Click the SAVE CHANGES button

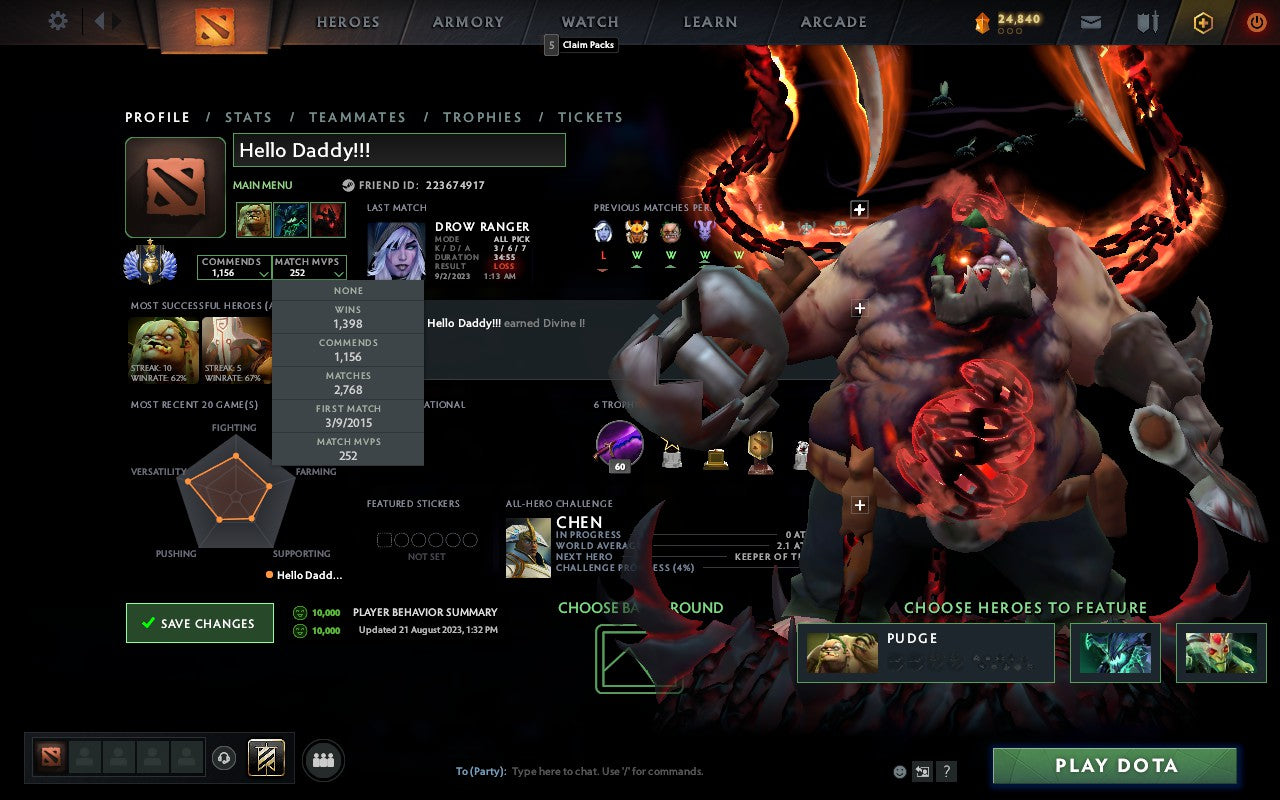(x=199, y=622)
